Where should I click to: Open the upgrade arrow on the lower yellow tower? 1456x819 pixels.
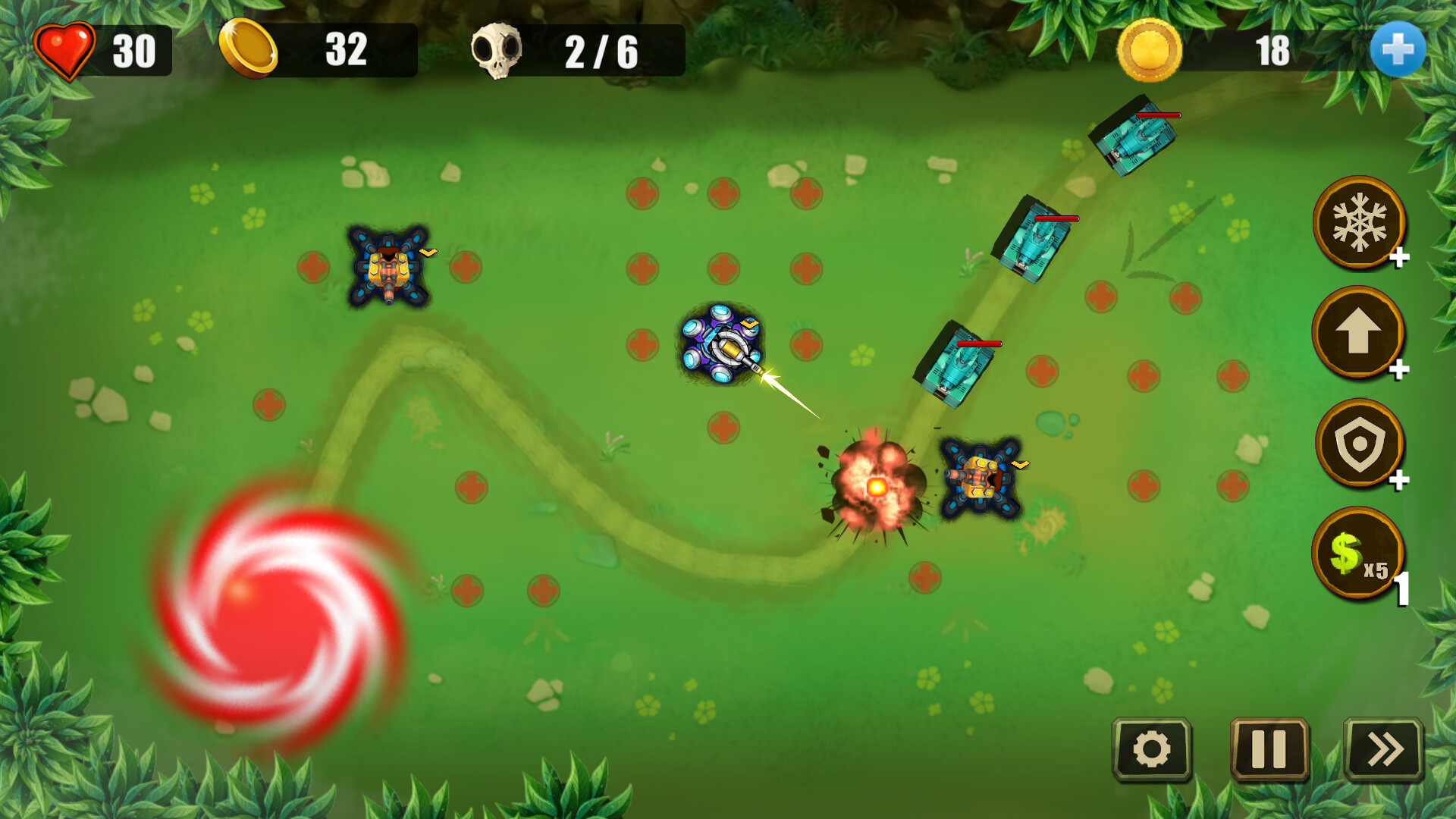click(x=1018, y=464)
